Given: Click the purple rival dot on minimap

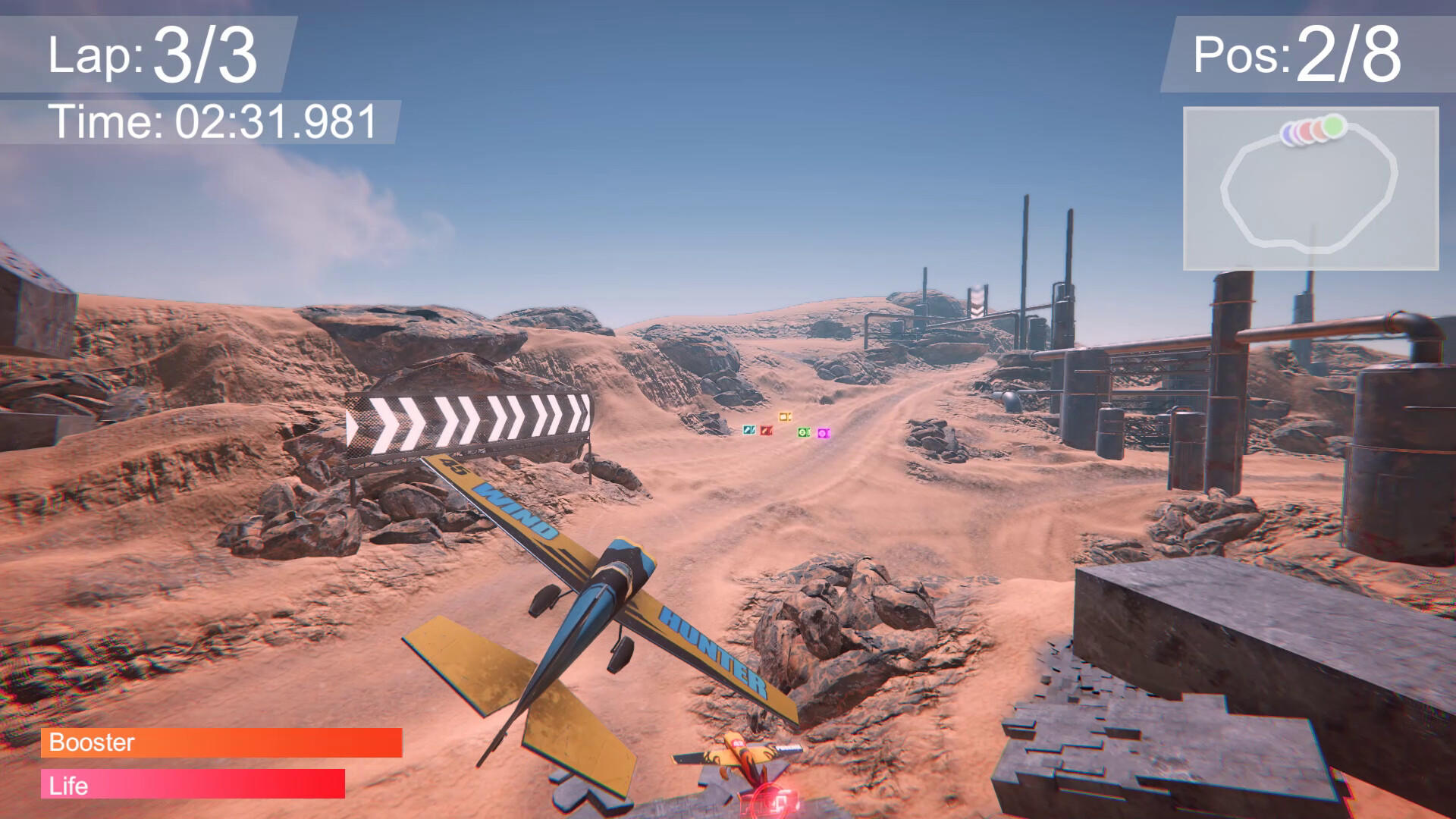Looking at the screenshot, I should (1288, 133).
